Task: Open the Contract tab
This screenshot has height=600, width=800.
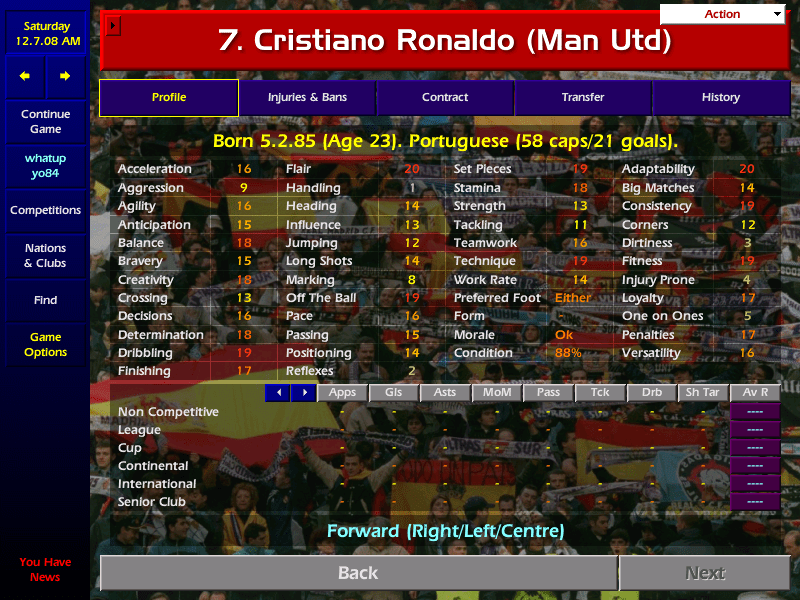Action: click(x=445, y=98)
